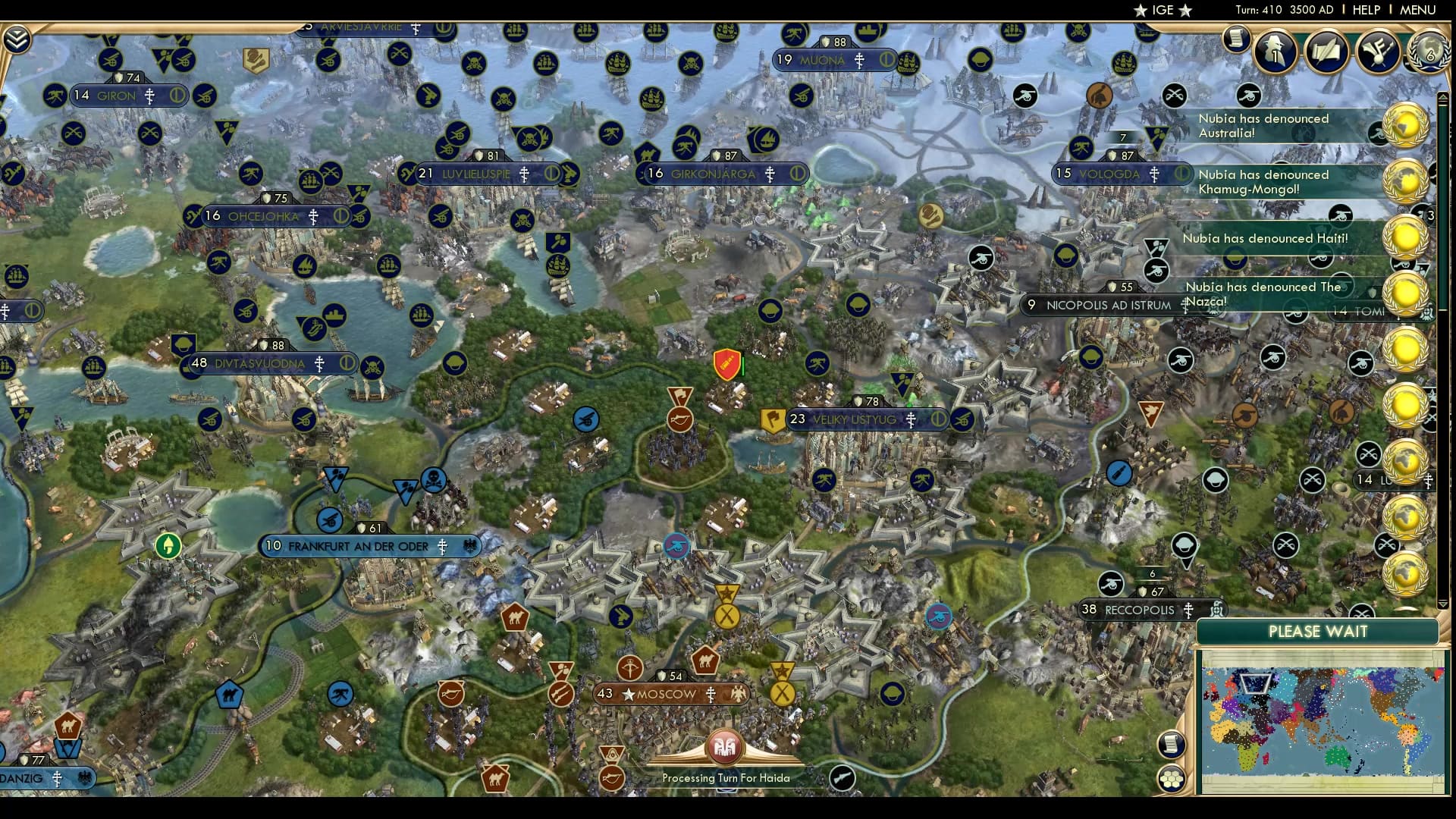The height and width of the screenshot is (819, 1456).
Task: Toggle the hex Strategic View icon
Action: [x=1172, y=778]
